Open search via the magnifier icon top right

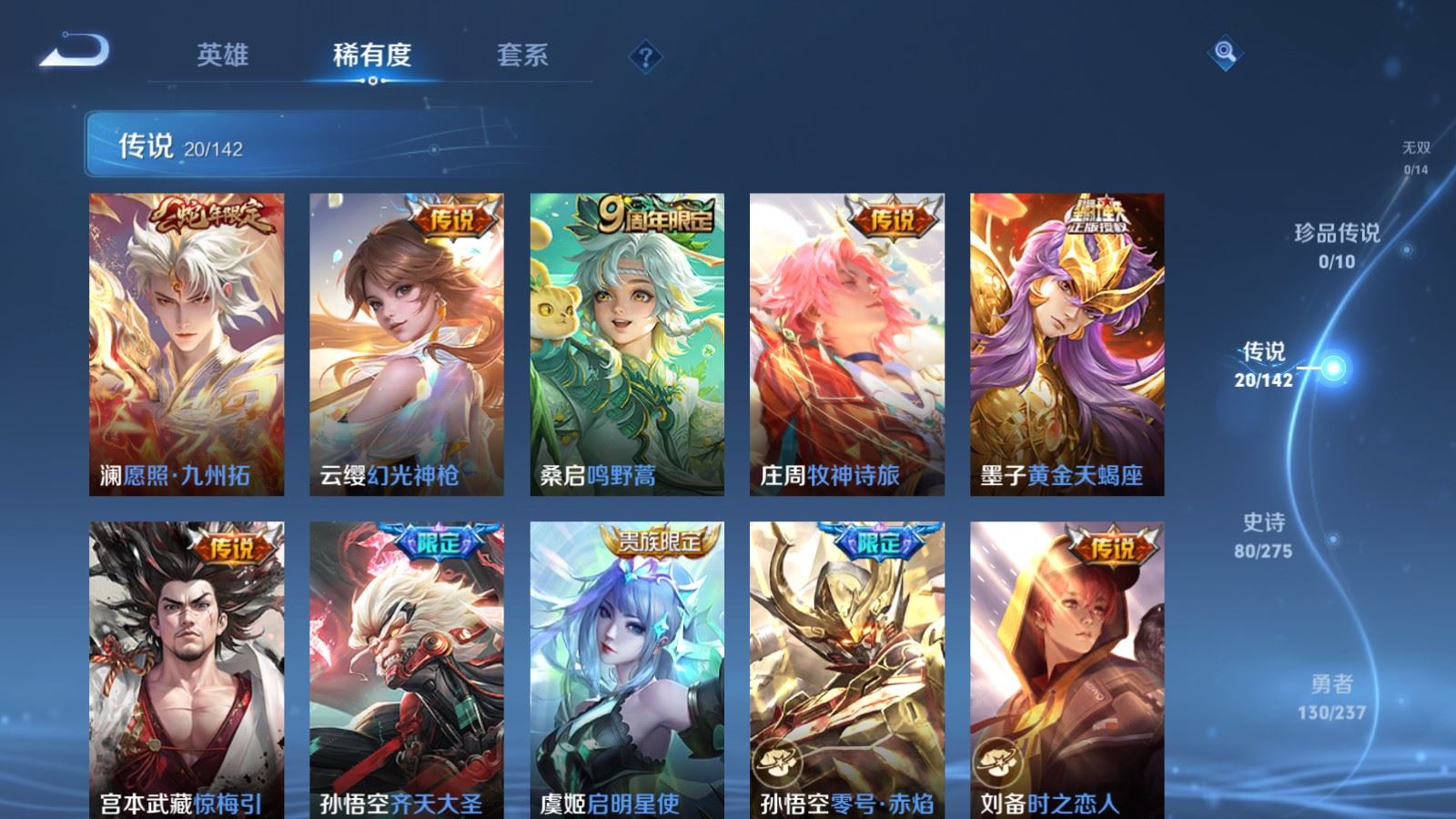click(x=1224, y=55)
